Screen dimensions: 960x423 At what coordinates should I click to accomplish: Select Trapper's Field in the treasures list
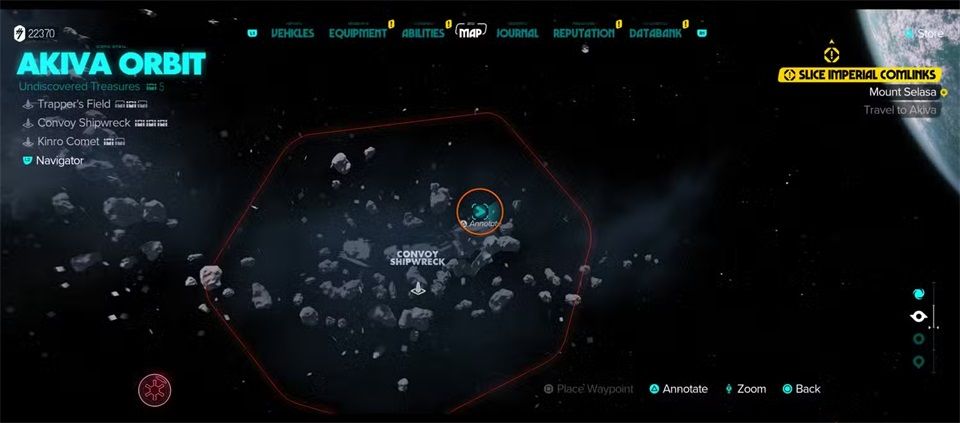[x=73, y=104]
